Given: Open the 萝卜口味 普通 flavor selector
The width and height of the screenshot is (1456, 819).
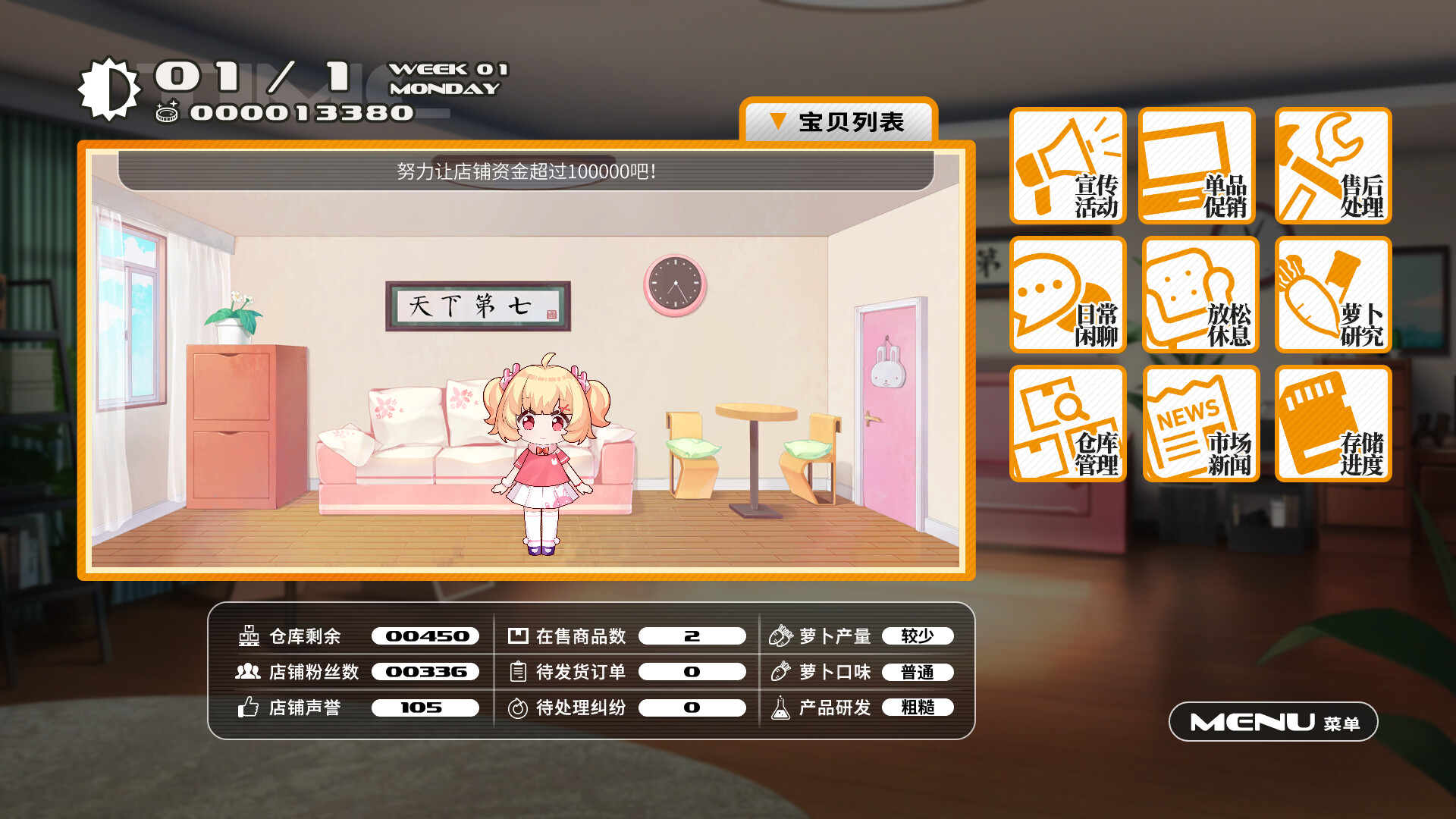Looking at the screenshot, I should [918, 672].
